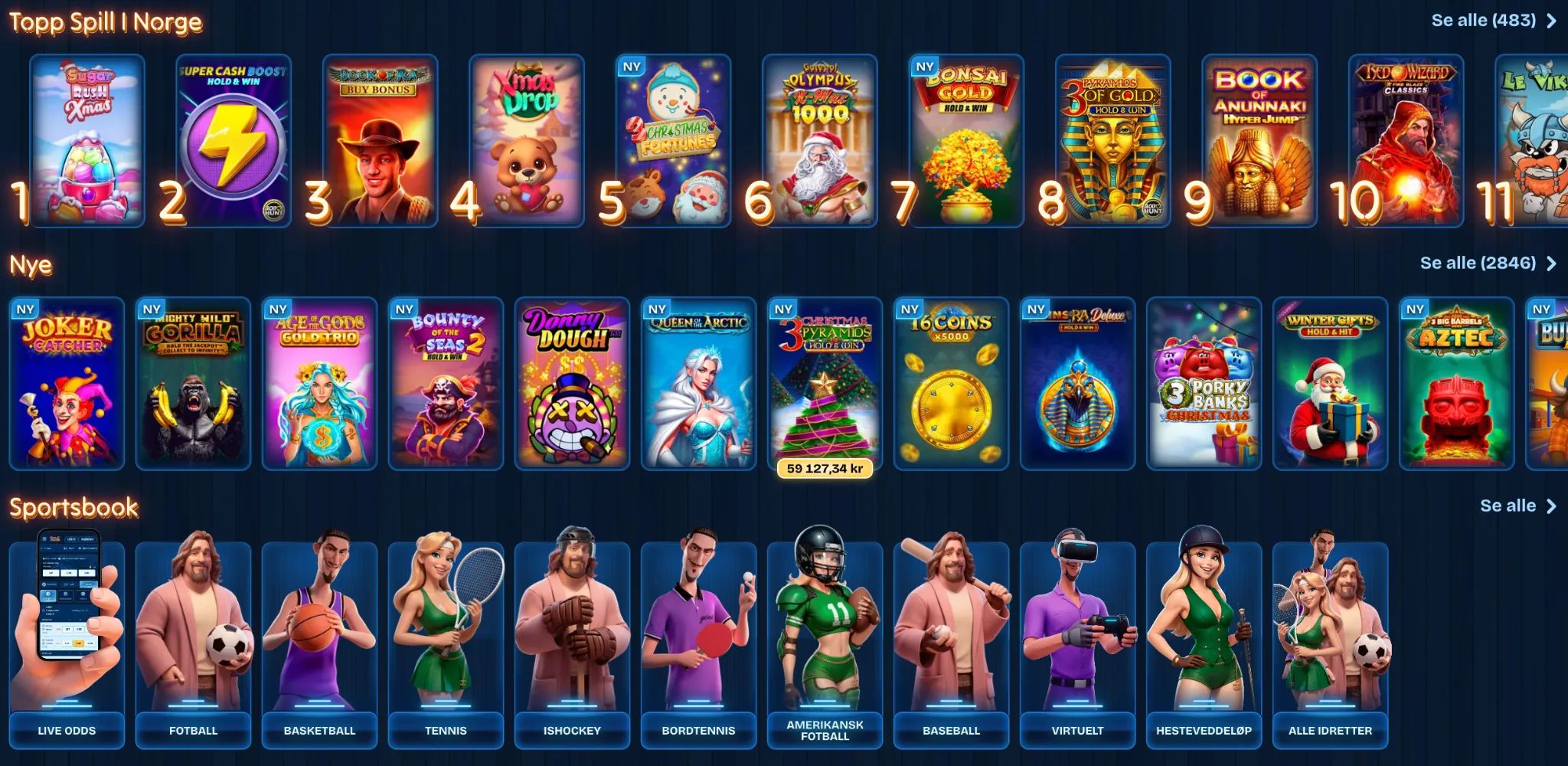Image resolution: width=1568 pixels, height=766 pixels.
Task: Launch Super Cash Boost Hold & Win
Action: point(234,141)
